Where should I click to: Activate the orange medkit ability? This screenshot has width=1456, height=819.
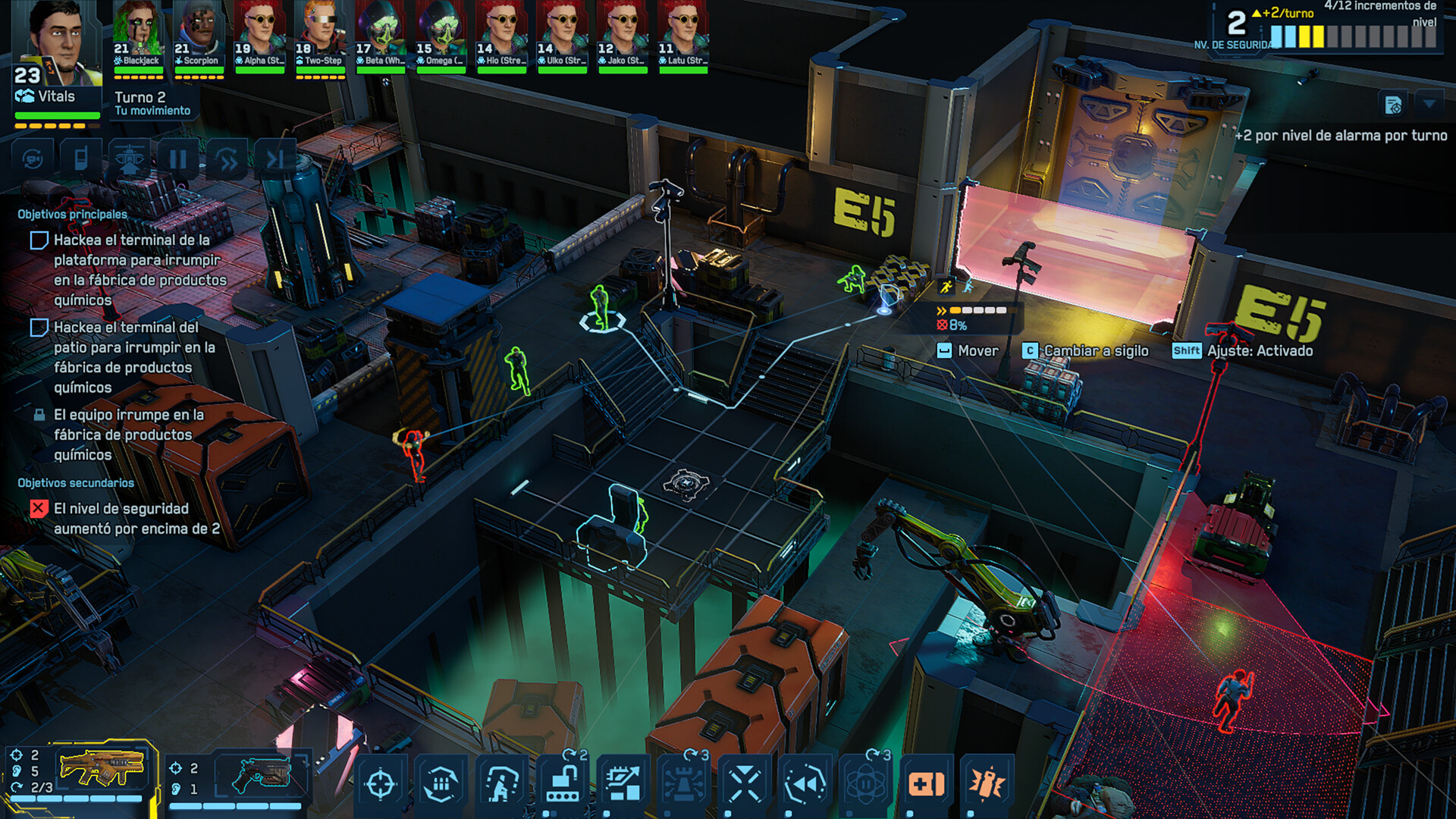(927, 784)
